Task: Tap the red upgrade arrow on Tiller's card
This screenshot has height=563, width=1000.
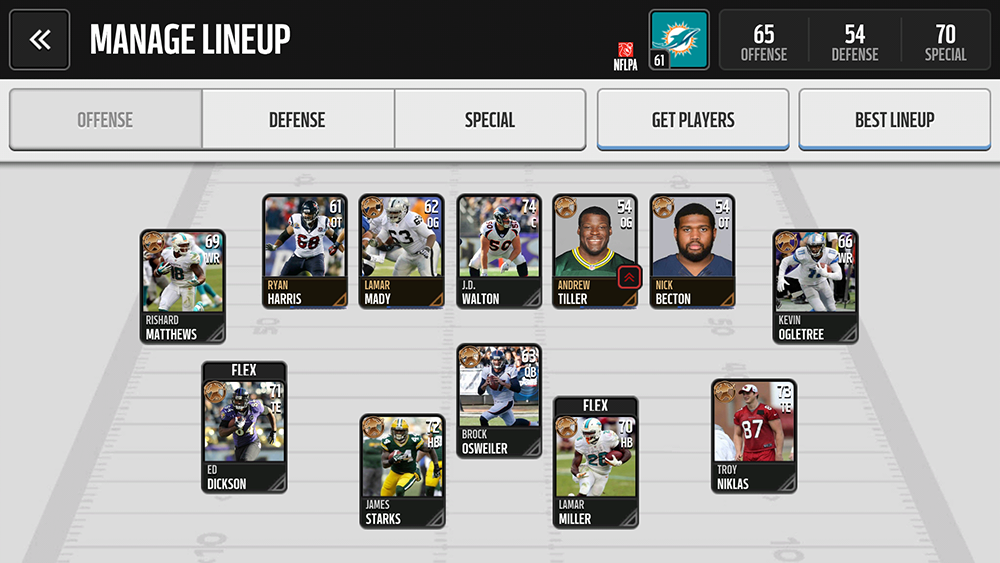Action: click(x=629, y=277)
